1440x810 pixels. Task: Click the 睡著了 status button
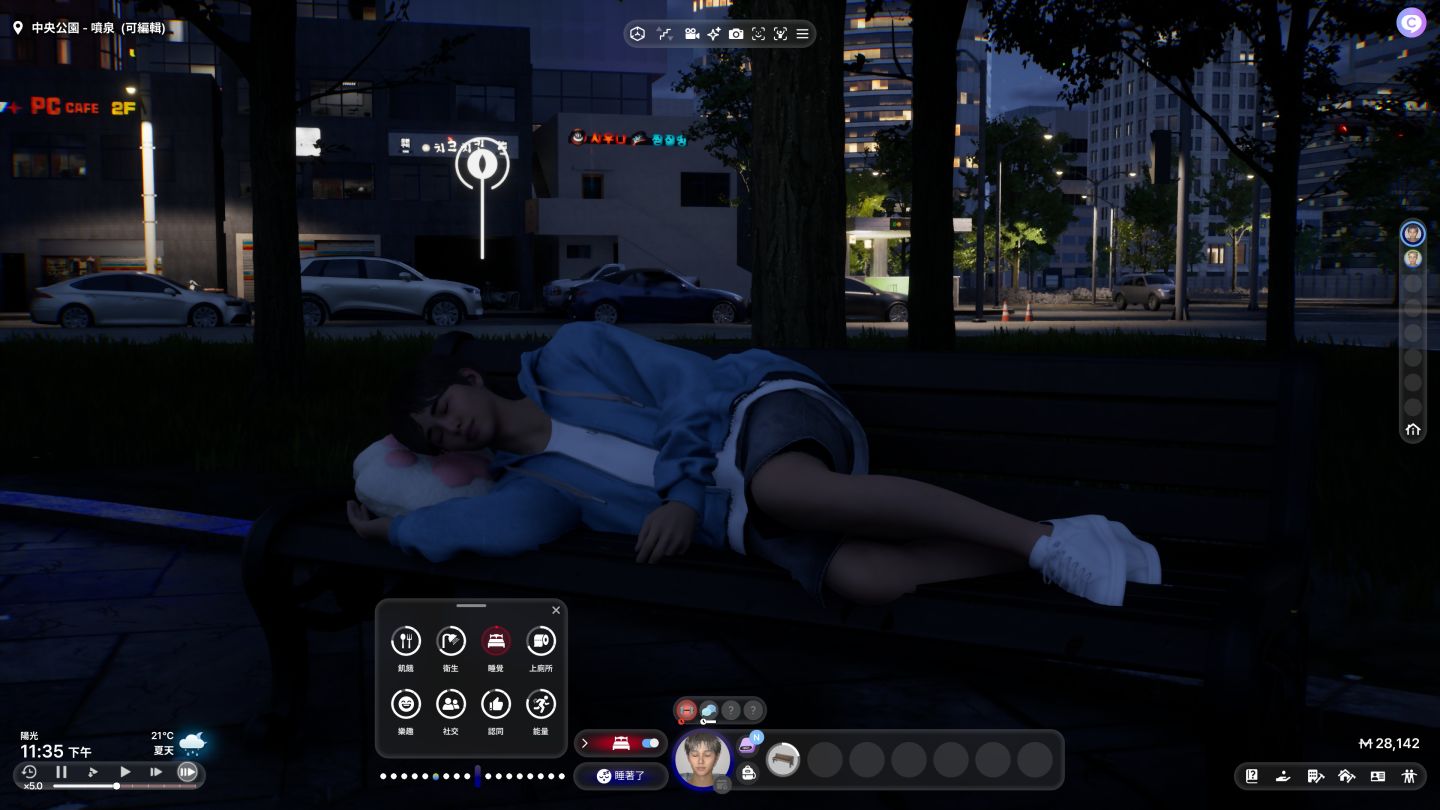620,776
